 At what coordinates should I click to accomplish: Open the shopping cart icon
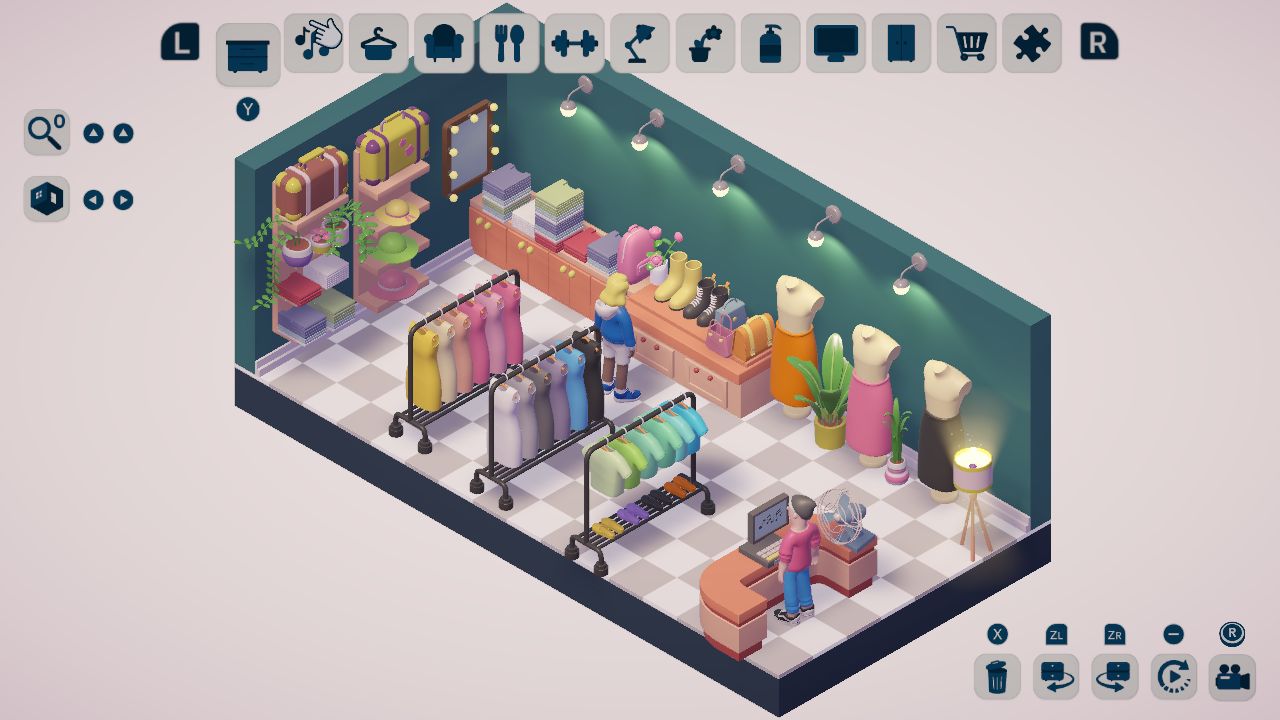[x=966, y=45]
